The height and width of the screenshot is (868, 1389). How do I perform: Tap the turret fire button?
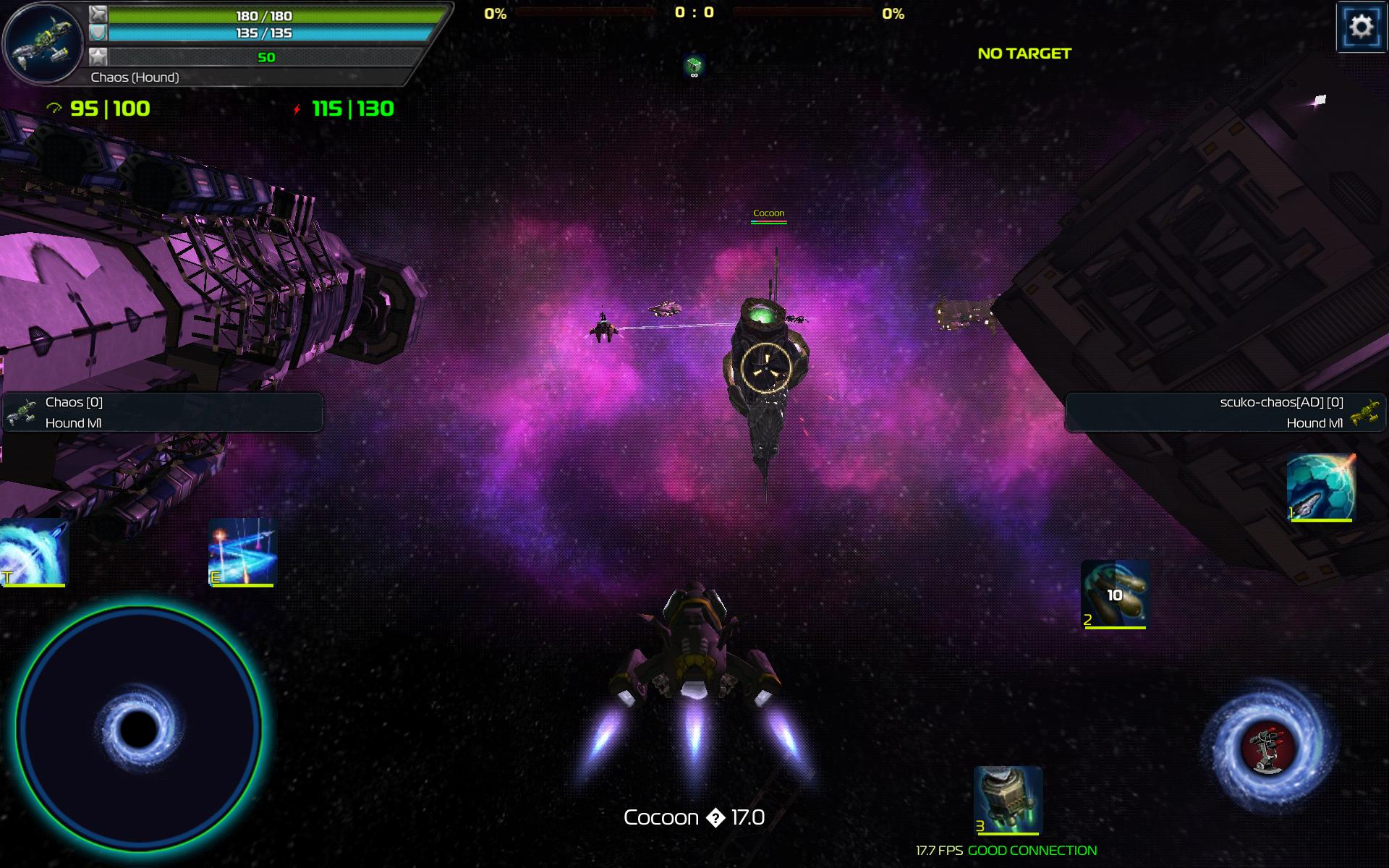click(1268, 746)
